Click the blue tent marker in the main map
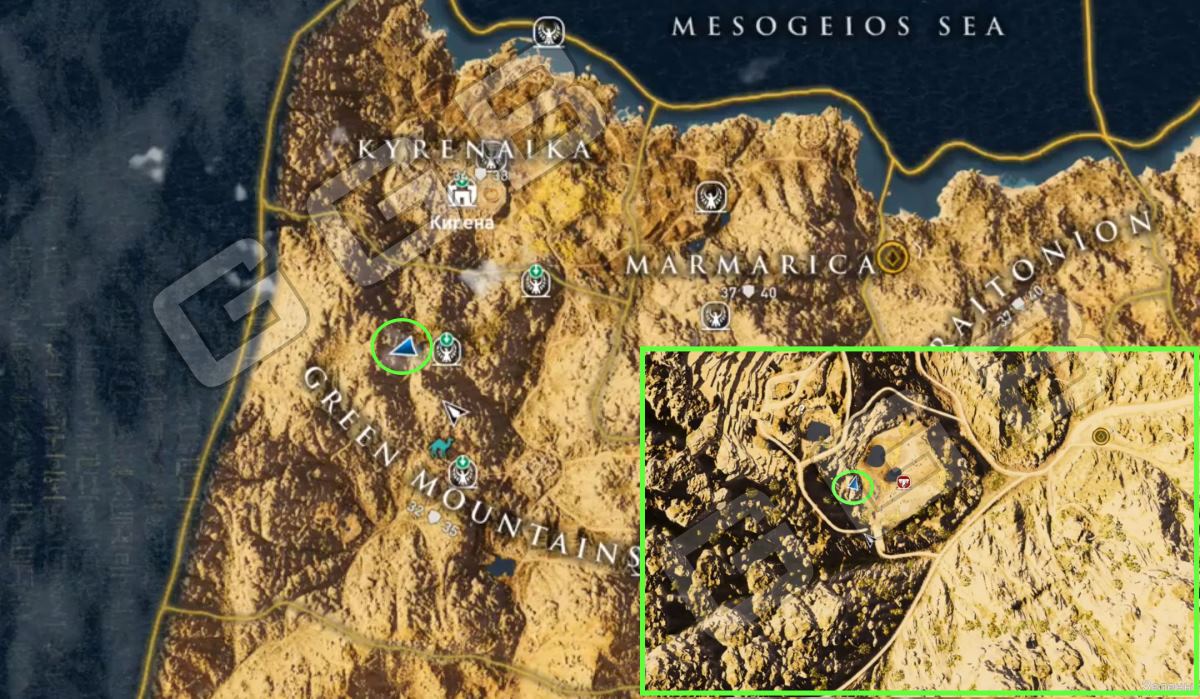The height and width of the screenshot is (699, 1200). point(405,347)
